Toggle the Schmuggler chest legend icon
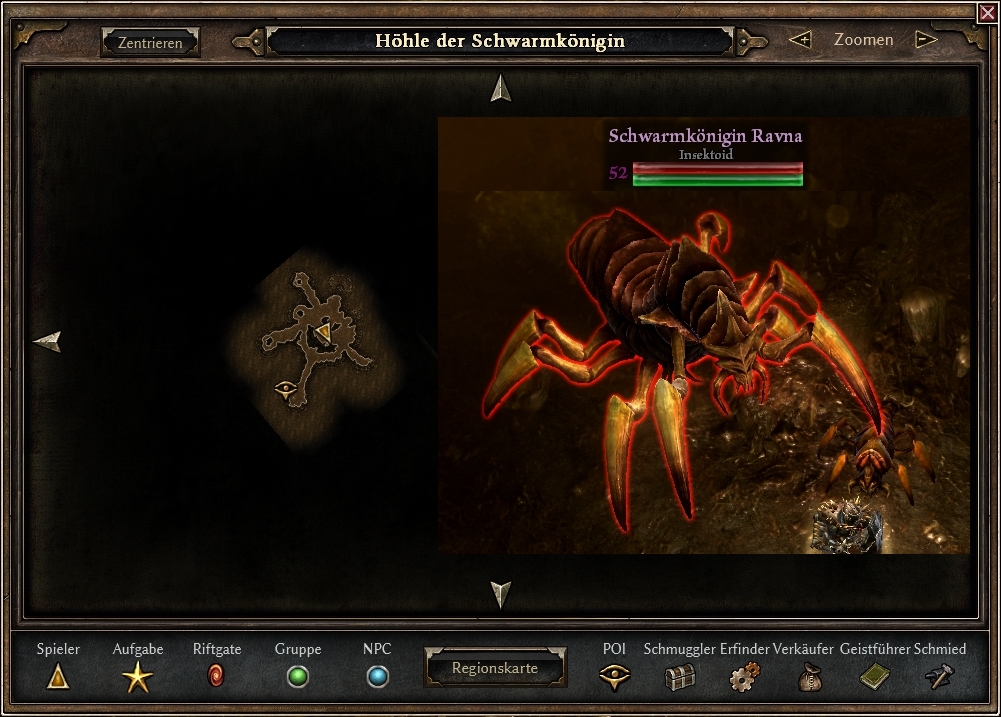 679,678
